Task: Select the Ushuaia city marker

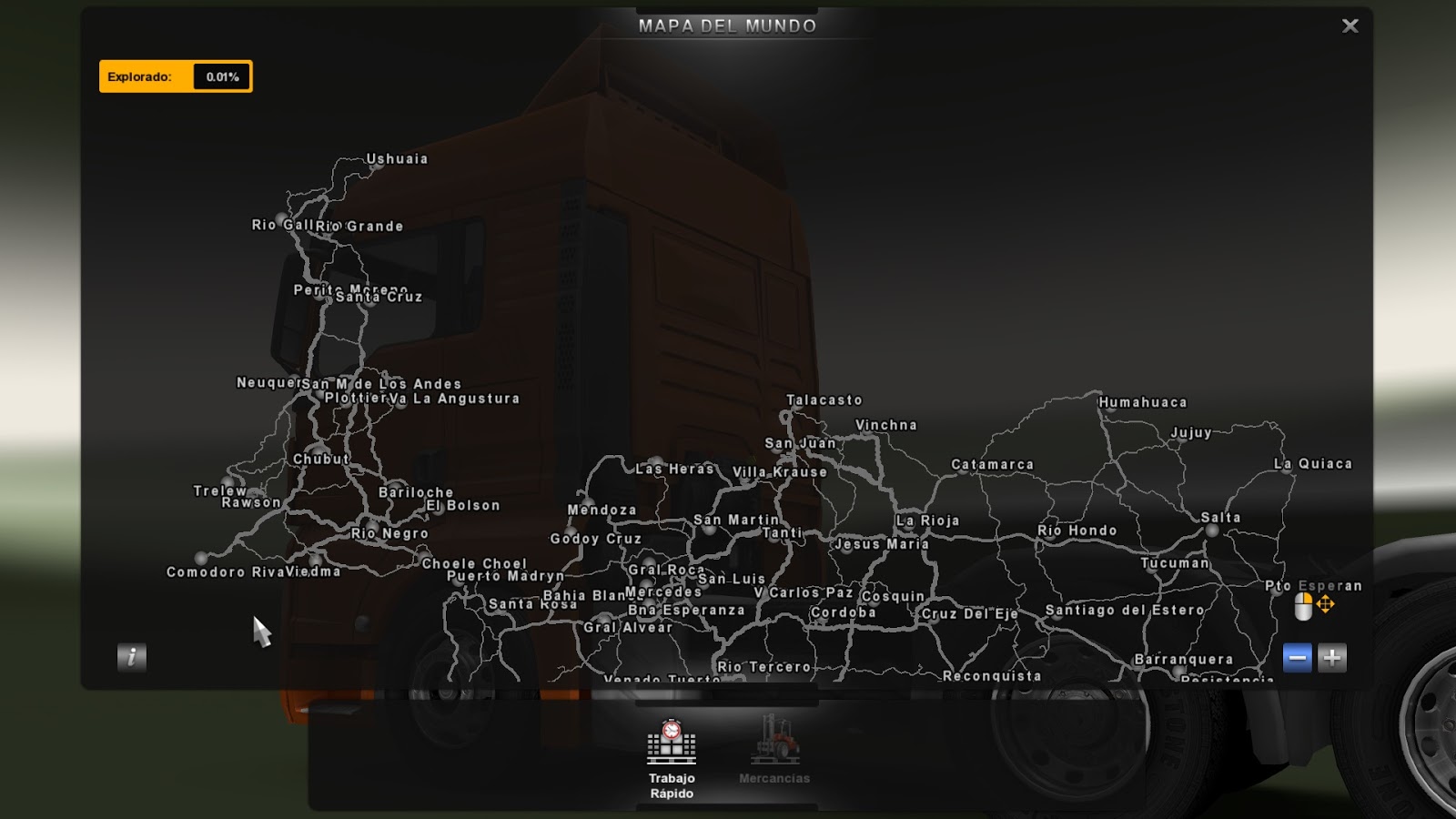Action: [x=377, y=167]
